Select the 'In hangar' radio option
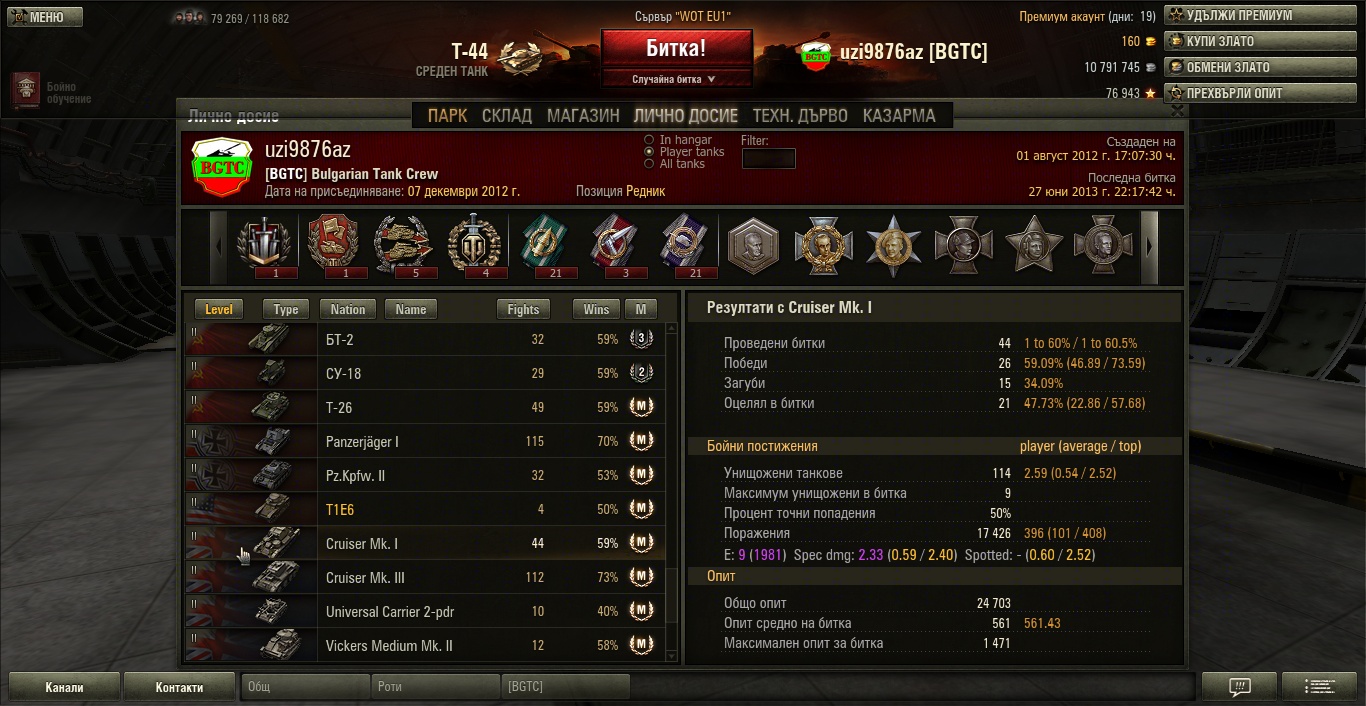This screenshot has height=706, width=1366. [650, 140]
